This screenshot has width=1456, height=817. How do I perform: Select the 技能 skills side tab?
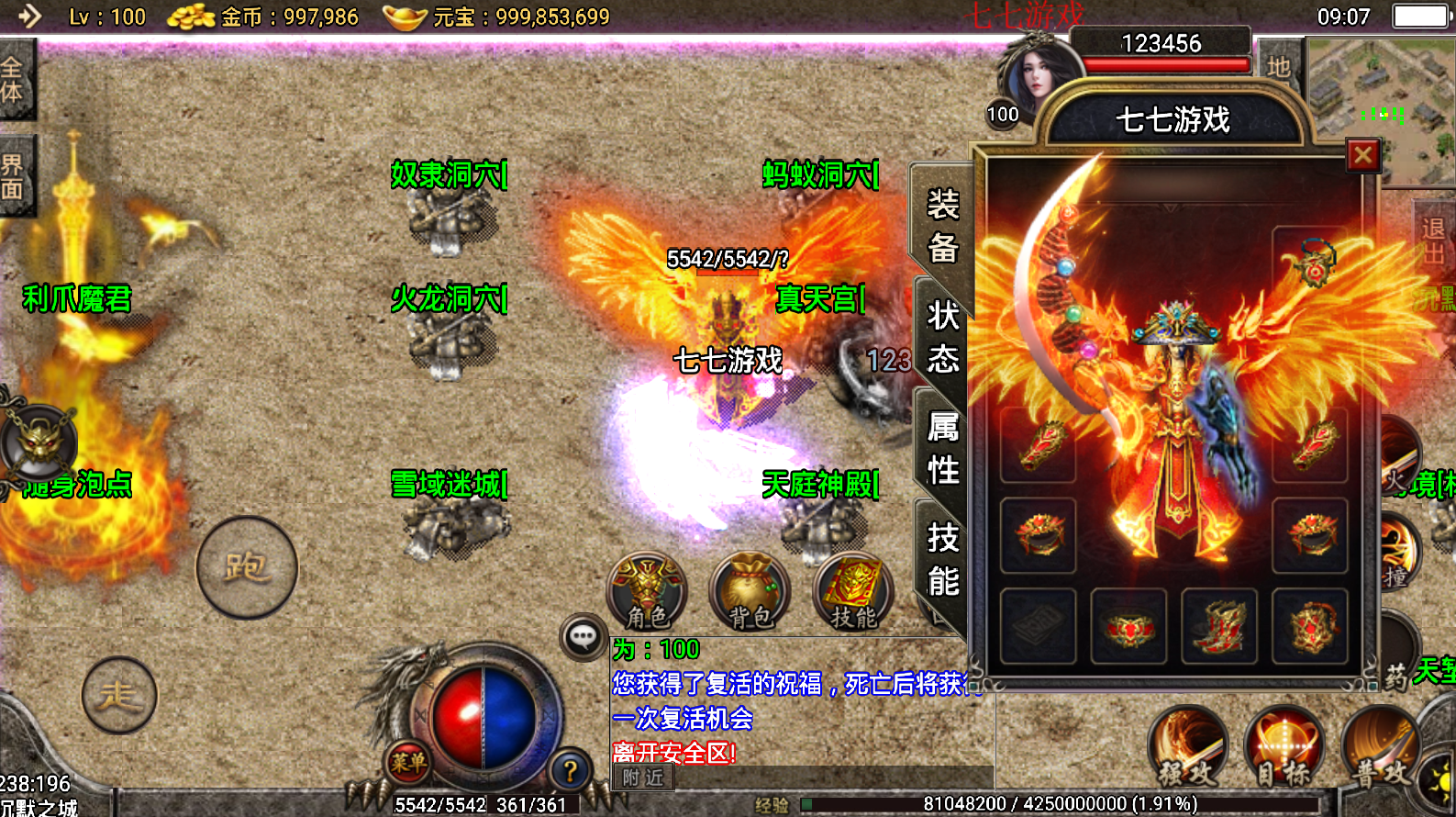click(x=942, y=558)
